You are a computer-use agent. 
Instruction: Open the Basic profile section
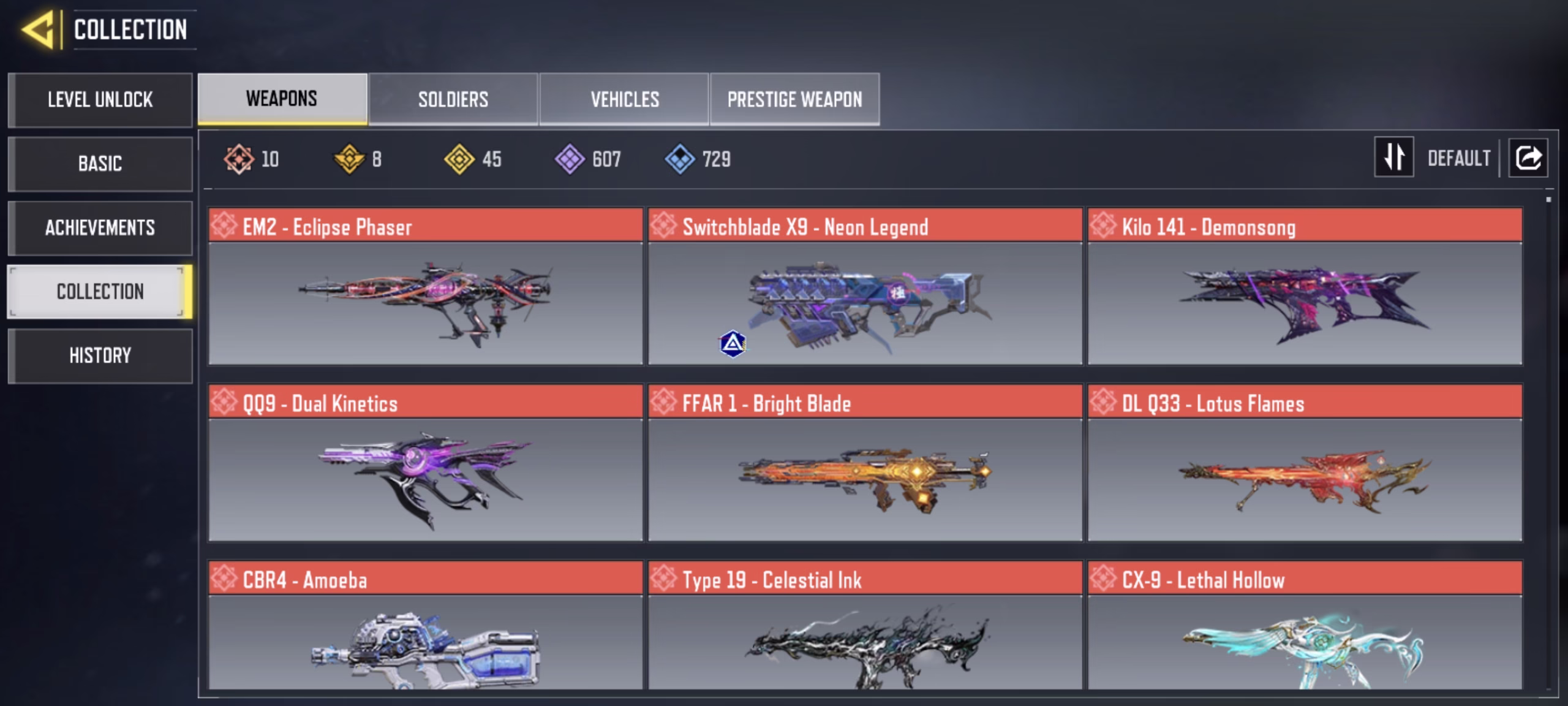click(100, 164)
